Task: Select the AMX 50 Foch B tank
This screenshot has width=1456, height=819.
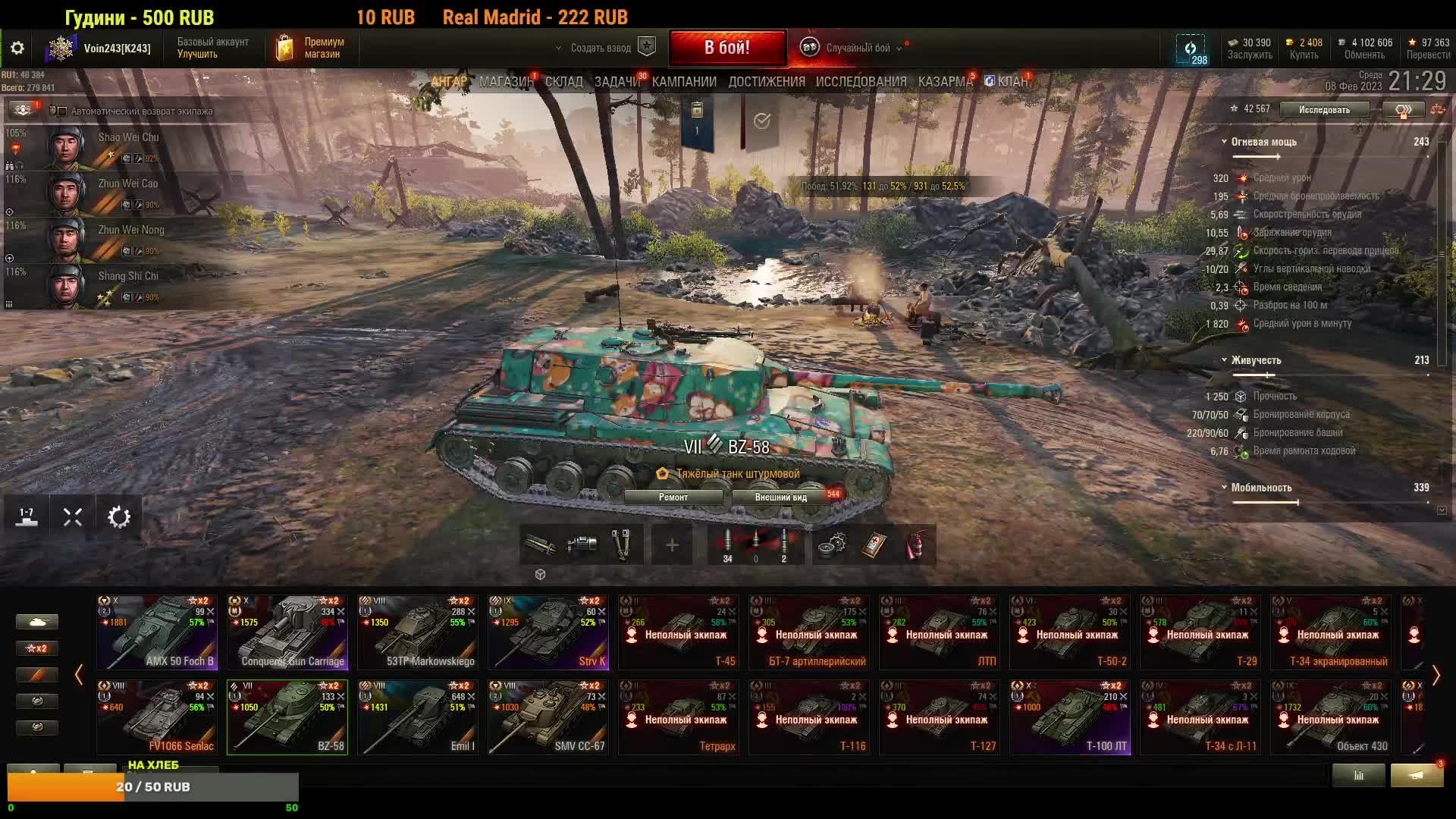Action: (157, 632)
